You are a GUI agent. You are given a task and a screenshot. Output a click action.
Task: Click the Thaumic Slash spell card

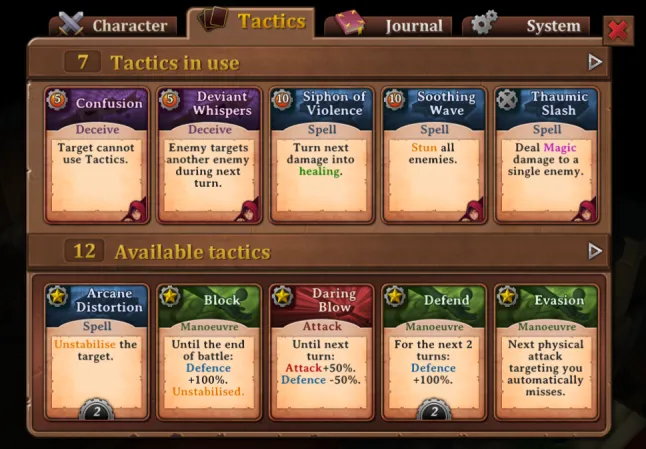click(547, 154)
